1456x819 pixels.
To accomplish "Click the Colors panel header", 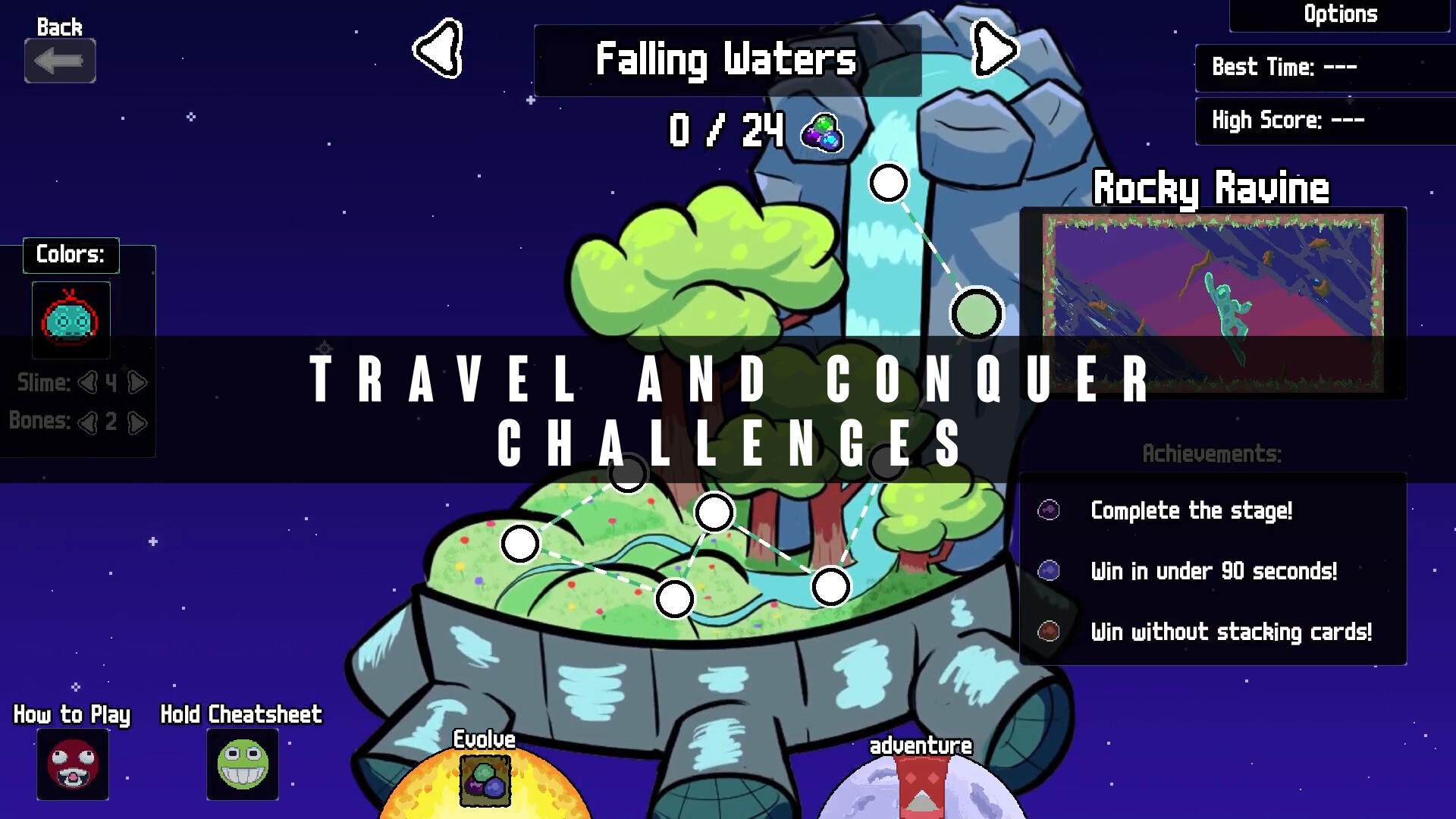I will coord(71,255).
